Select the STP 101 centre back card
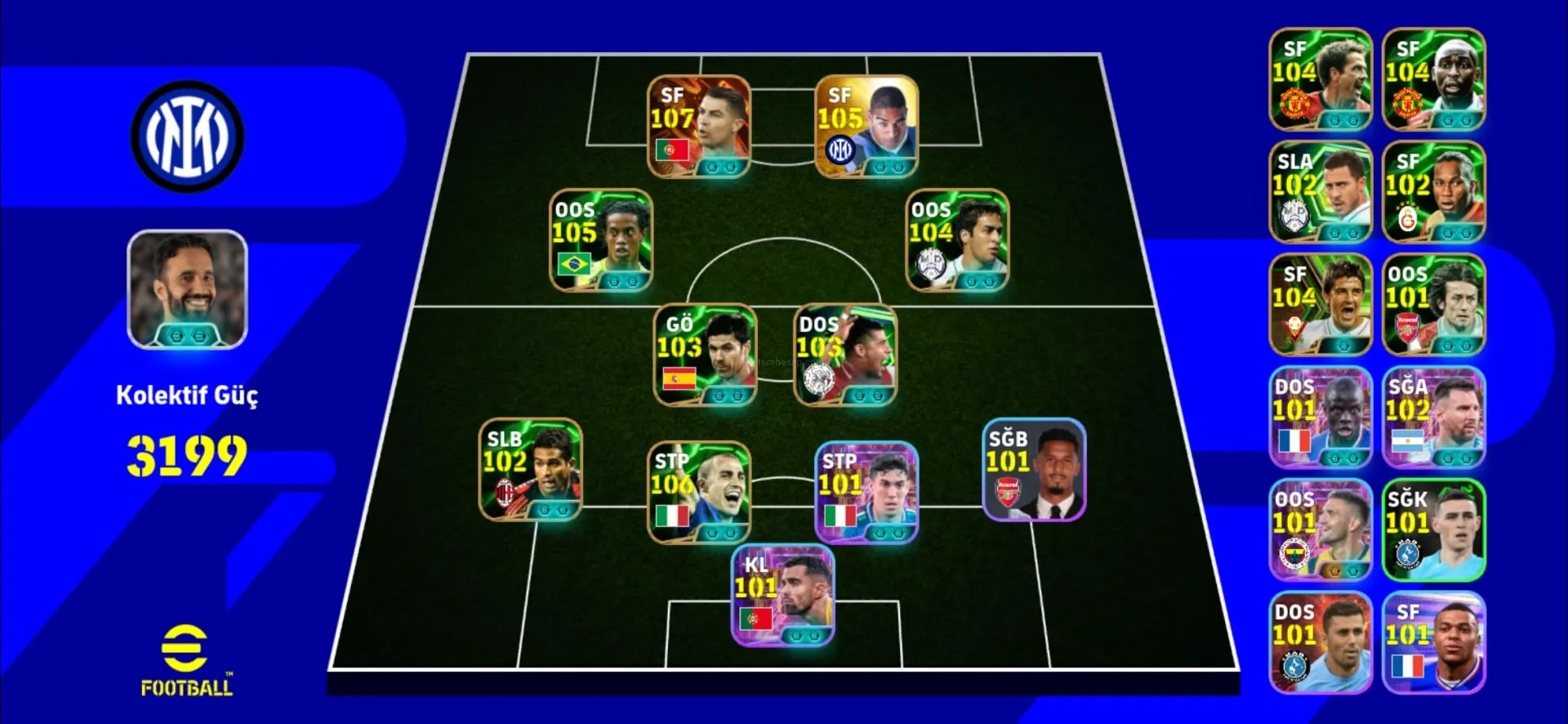Image resolution: width=1568 pixels, height=724 pixels. [866, 492]
